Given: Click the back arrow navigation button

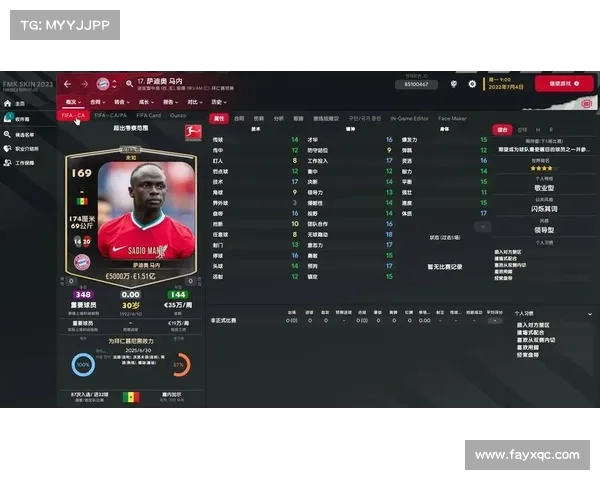Looking at the screenshot, I should pos(68,84).
